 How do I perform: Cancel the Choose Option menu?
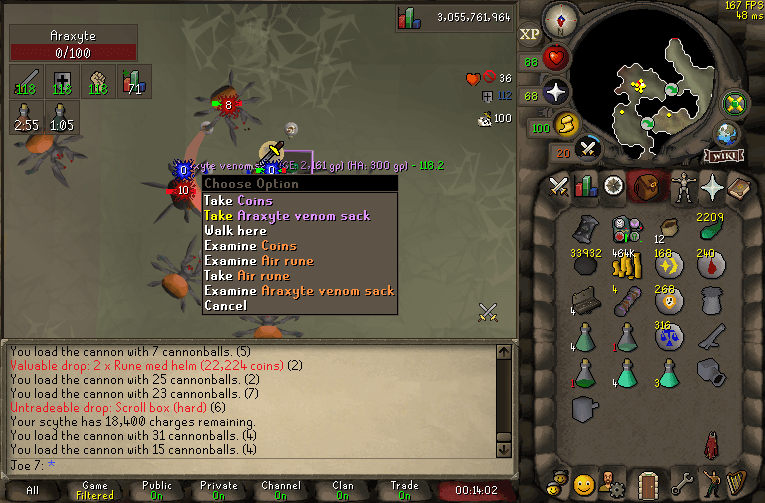[225, 306]
